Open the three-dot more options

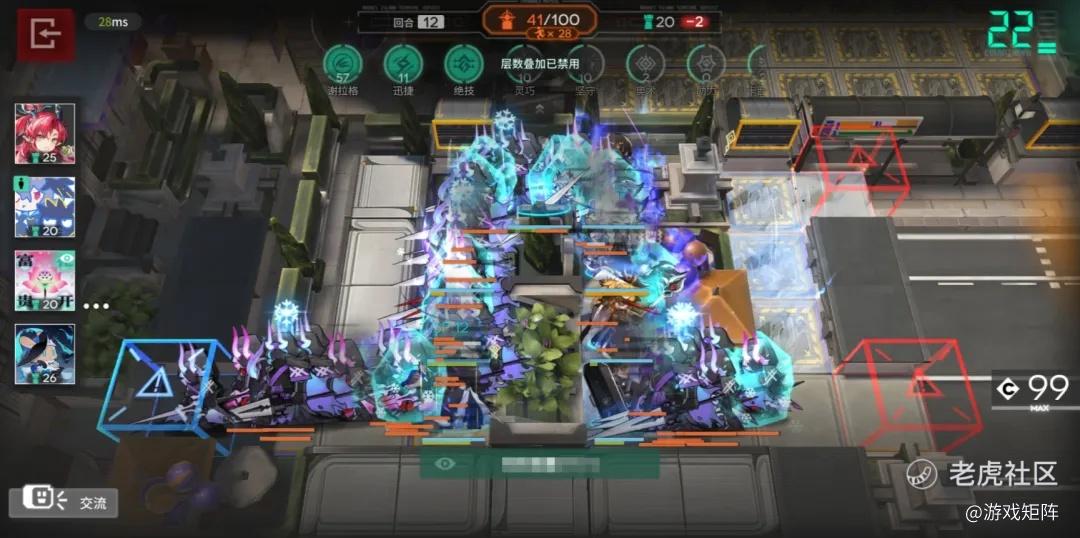point(96,305)
